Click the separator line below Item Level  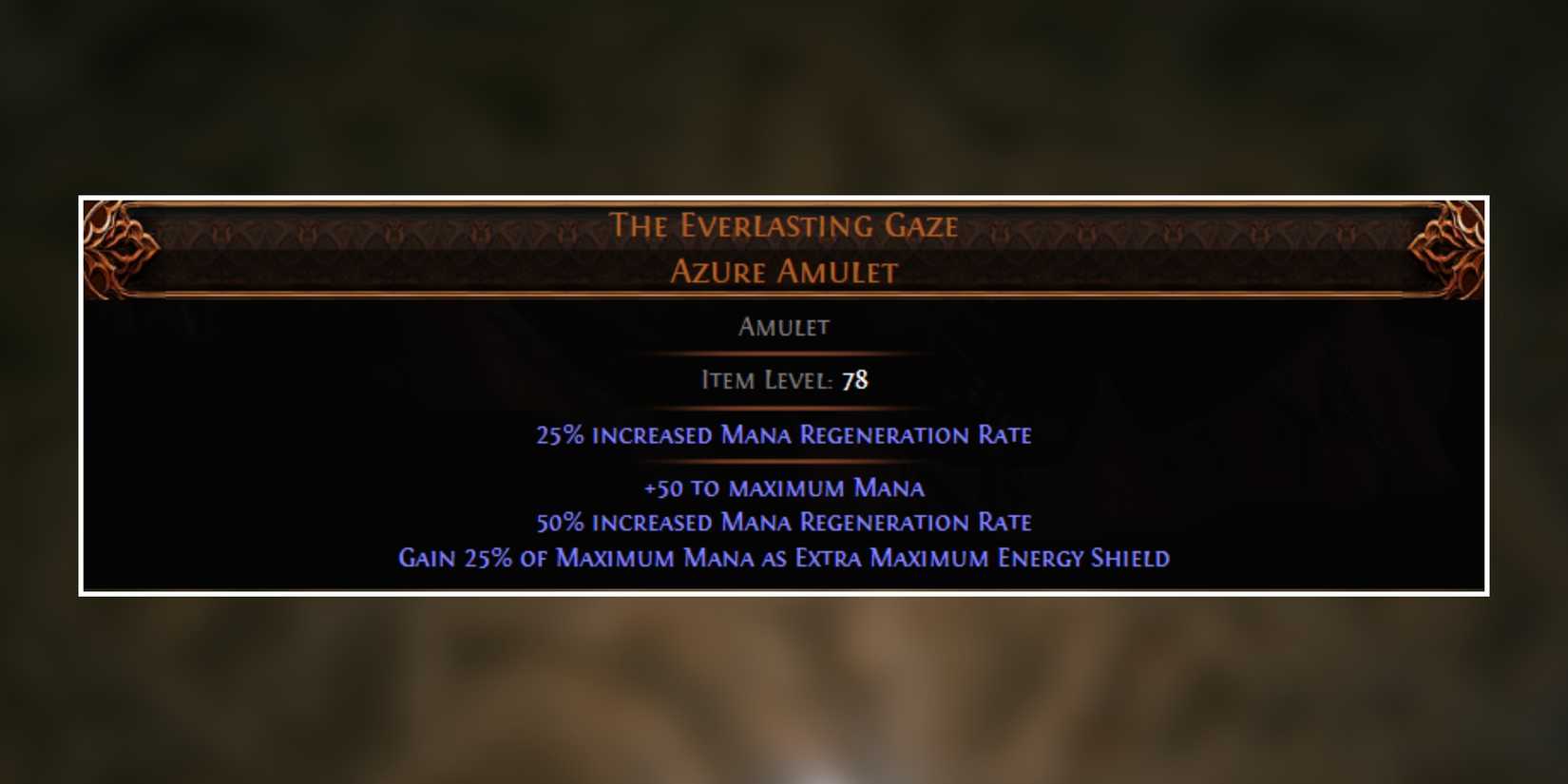click(785, 406)
